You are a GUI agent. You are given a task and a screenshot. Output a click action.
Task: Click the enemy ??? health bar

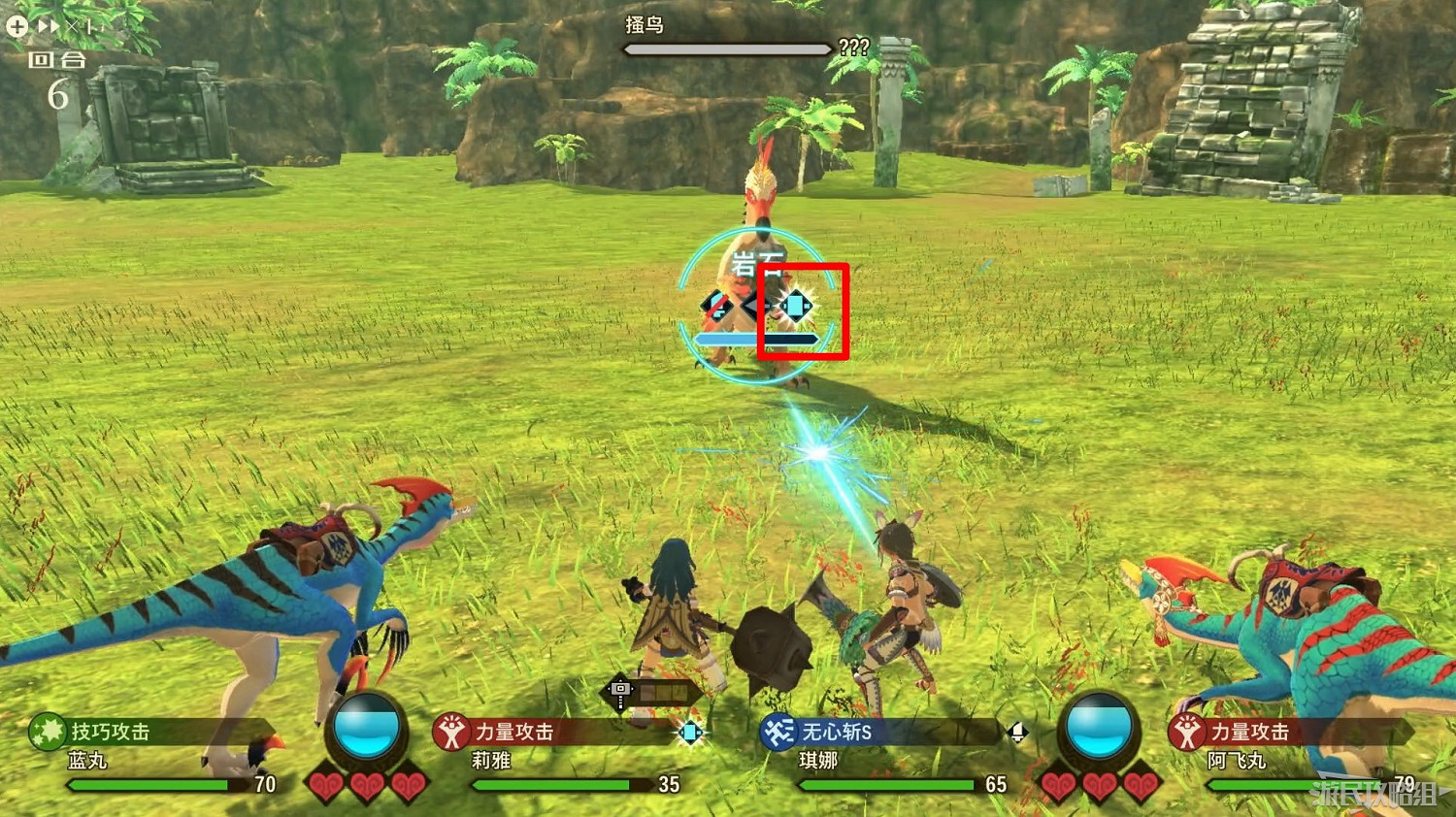[x=726, y=48]
